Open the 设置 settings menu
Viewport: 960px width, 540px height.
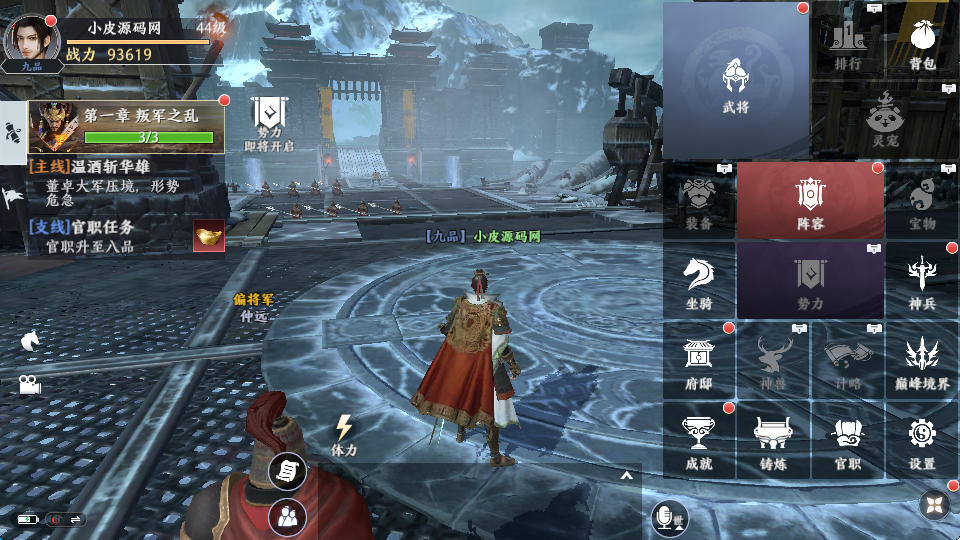(922, 440)
